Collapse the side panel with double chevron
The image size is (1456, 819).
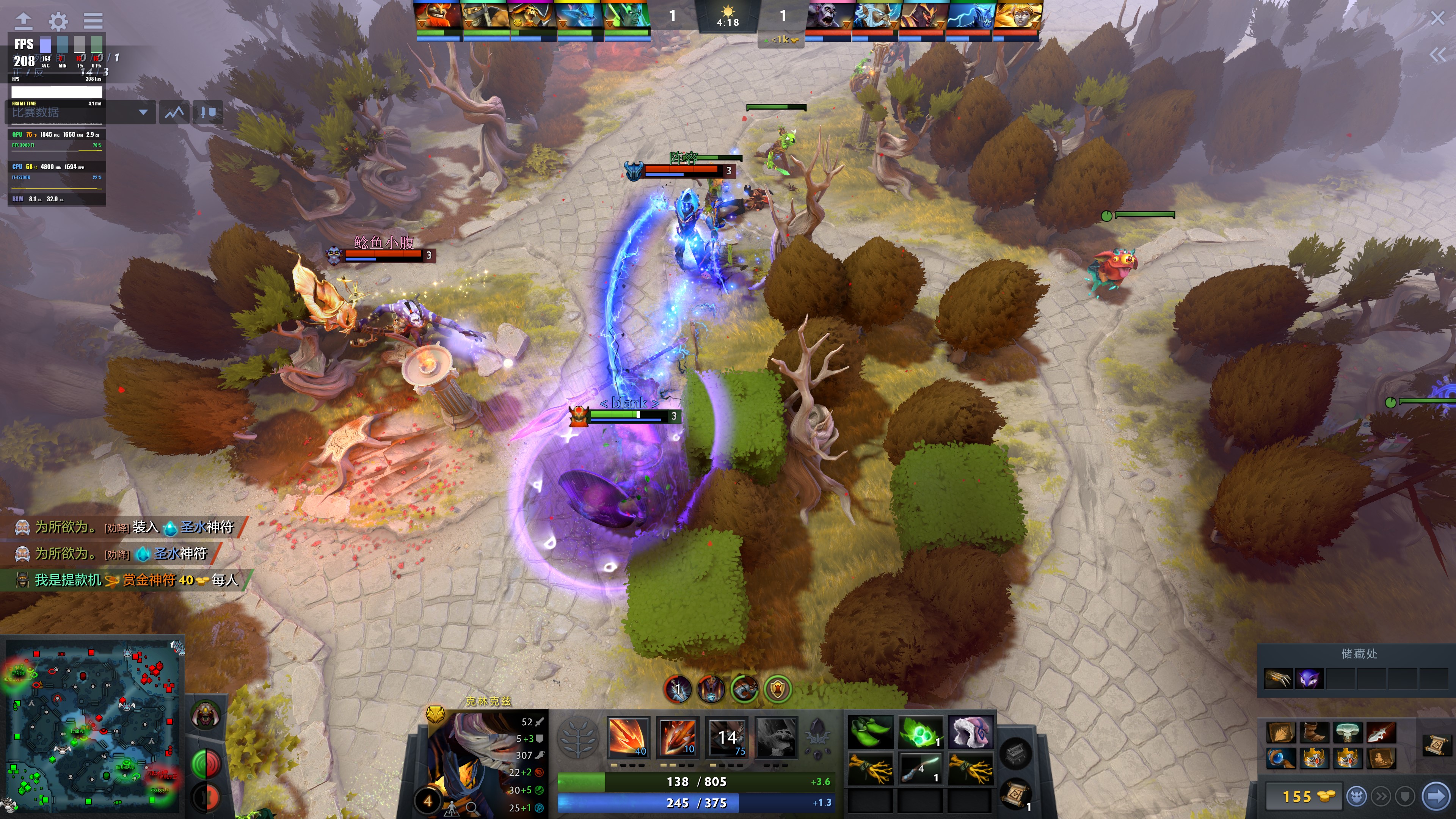[x=1437, y=55]
